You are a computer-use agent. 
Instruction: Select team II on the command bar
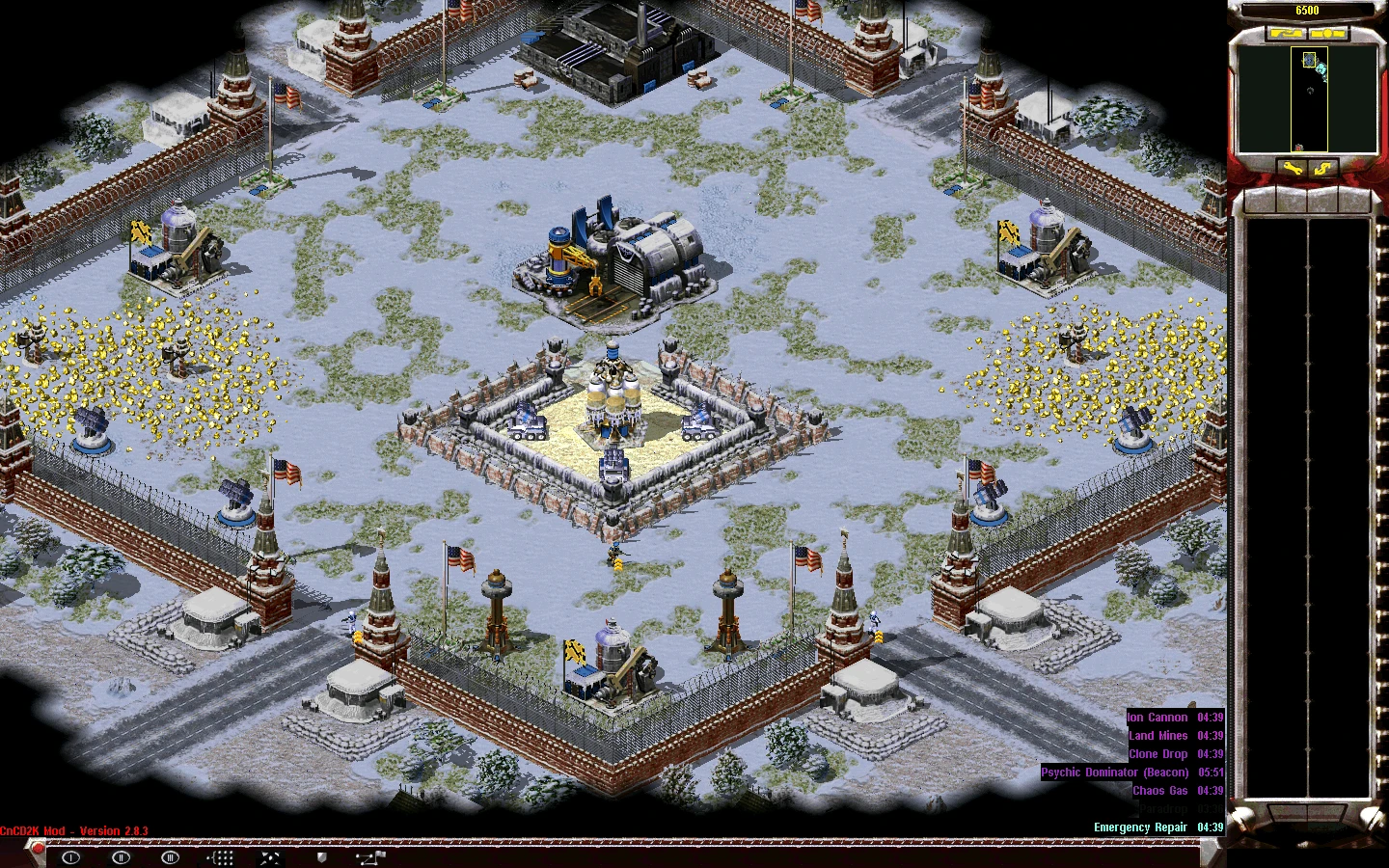point(121,856)
